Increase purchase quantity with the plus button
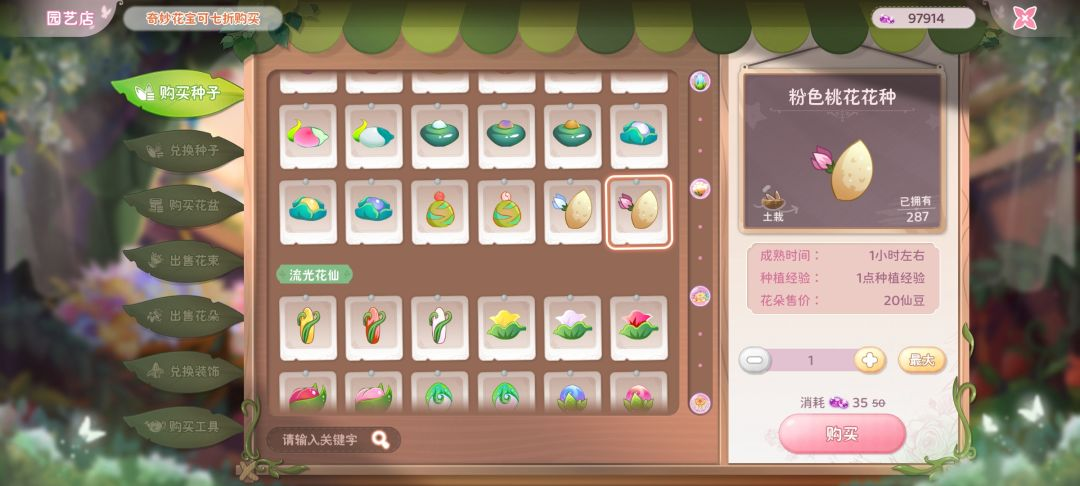The width and height of the screenshot is (1080, 486). pyautogui.click(x=870, y=360)
